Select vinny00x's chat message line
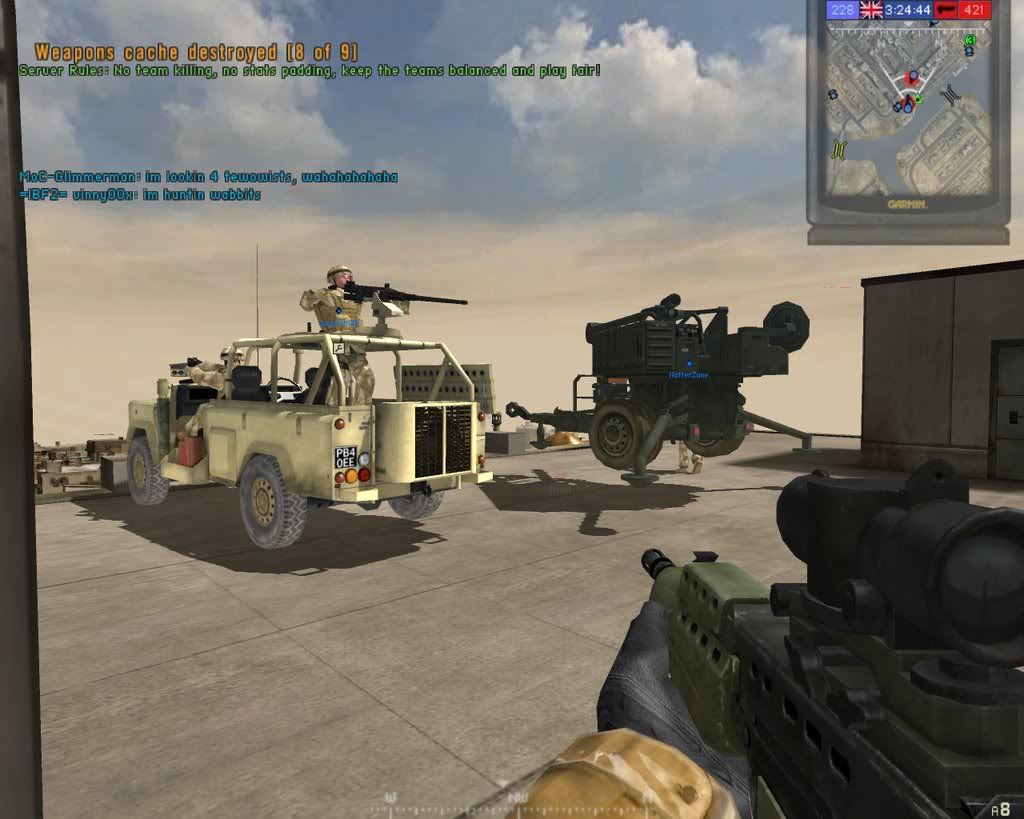 140,194
